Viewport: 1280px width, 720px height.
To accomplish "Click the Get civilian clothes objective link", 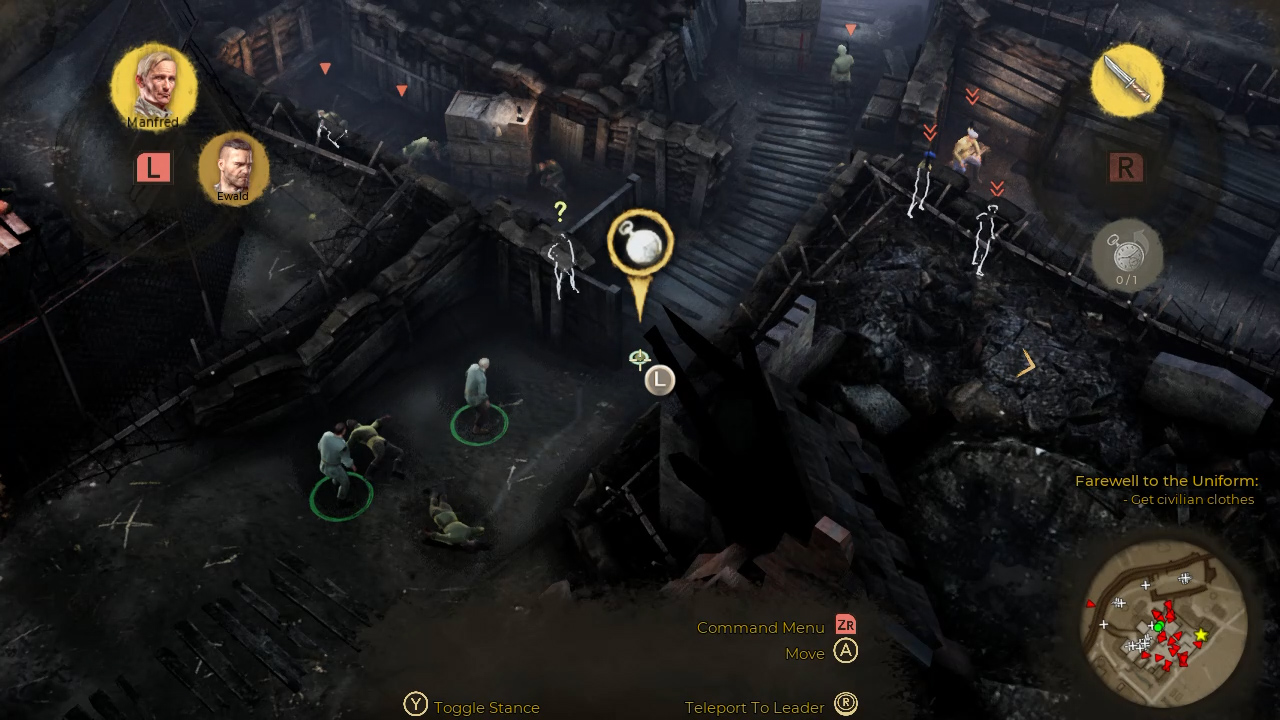I will [1190, 499].
